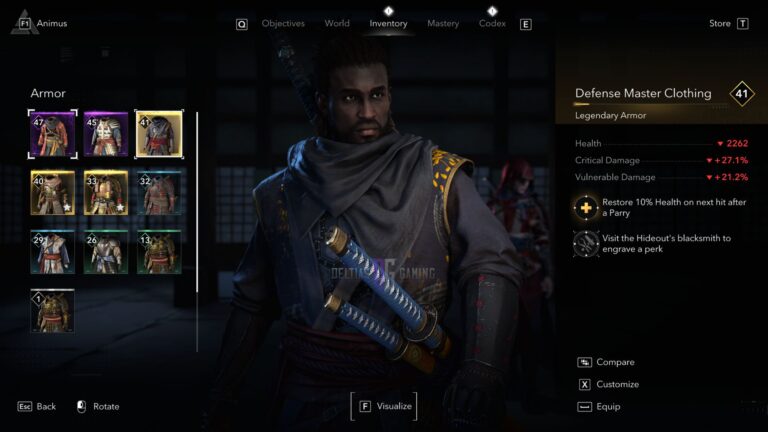
Task: Go to the Mastery tab
Action: click(x=443, y=23)
